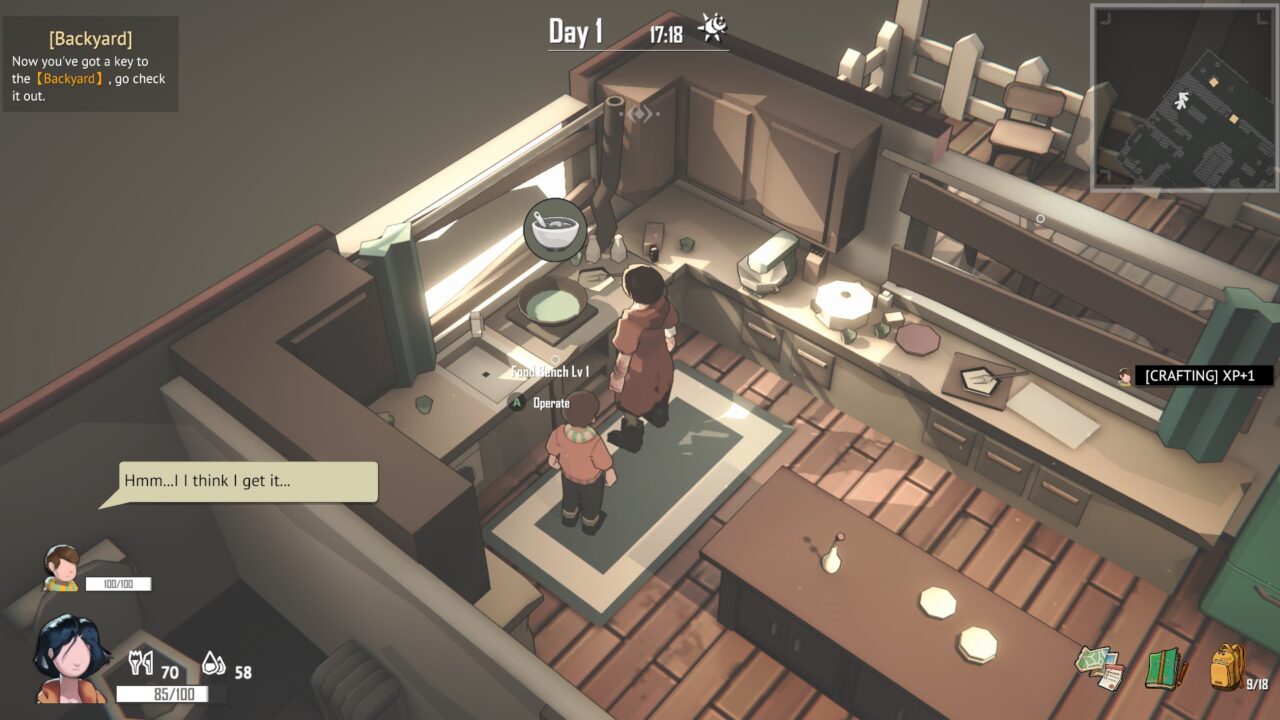The width and height of the screenshot is (1280, 720).
Task: Click the minimap in the corner
Action: (1184, 97)
